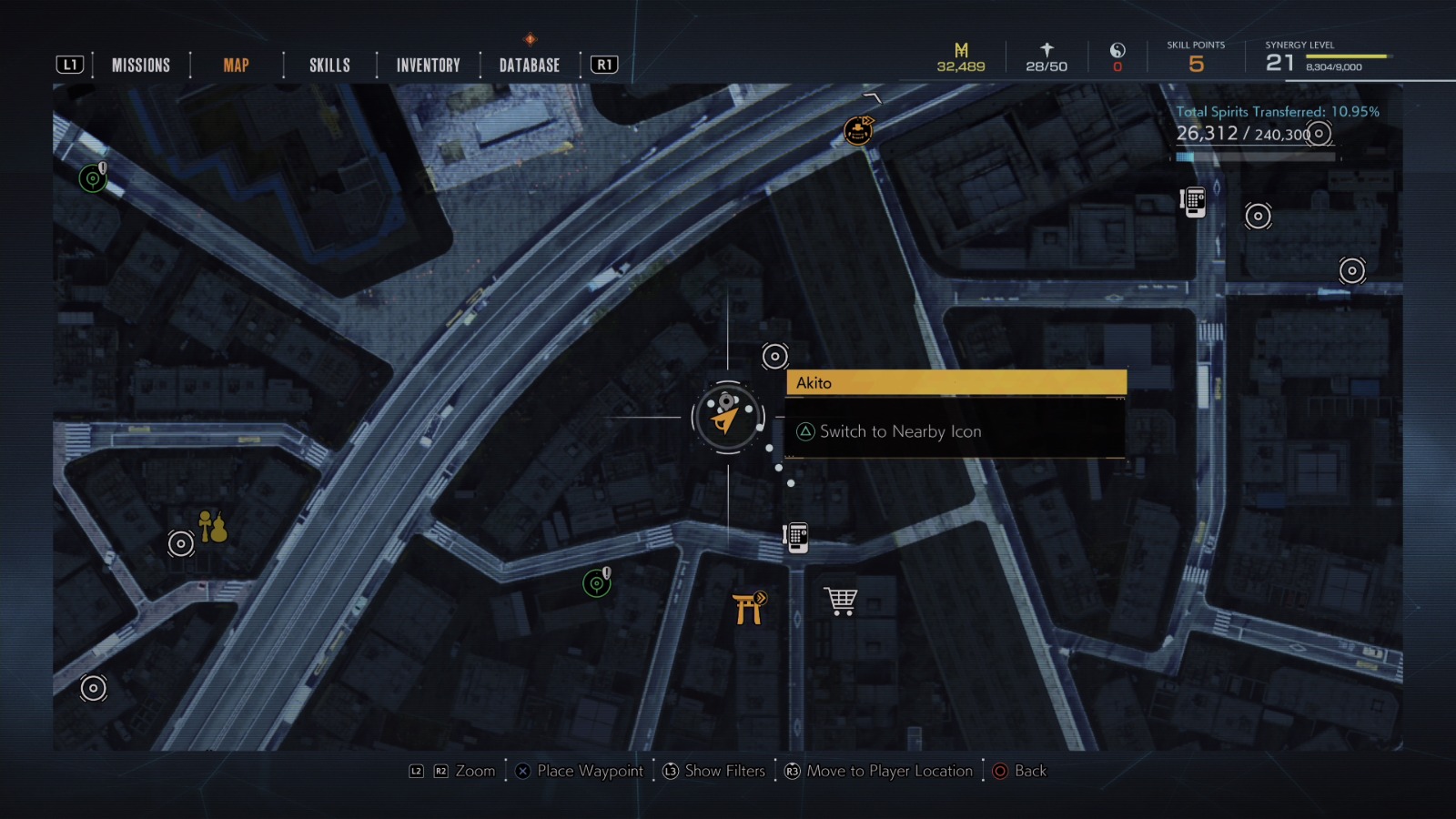1456x819 pixels.
Task: Open the shopping cart convenience store icon
Action: point(843,598)
